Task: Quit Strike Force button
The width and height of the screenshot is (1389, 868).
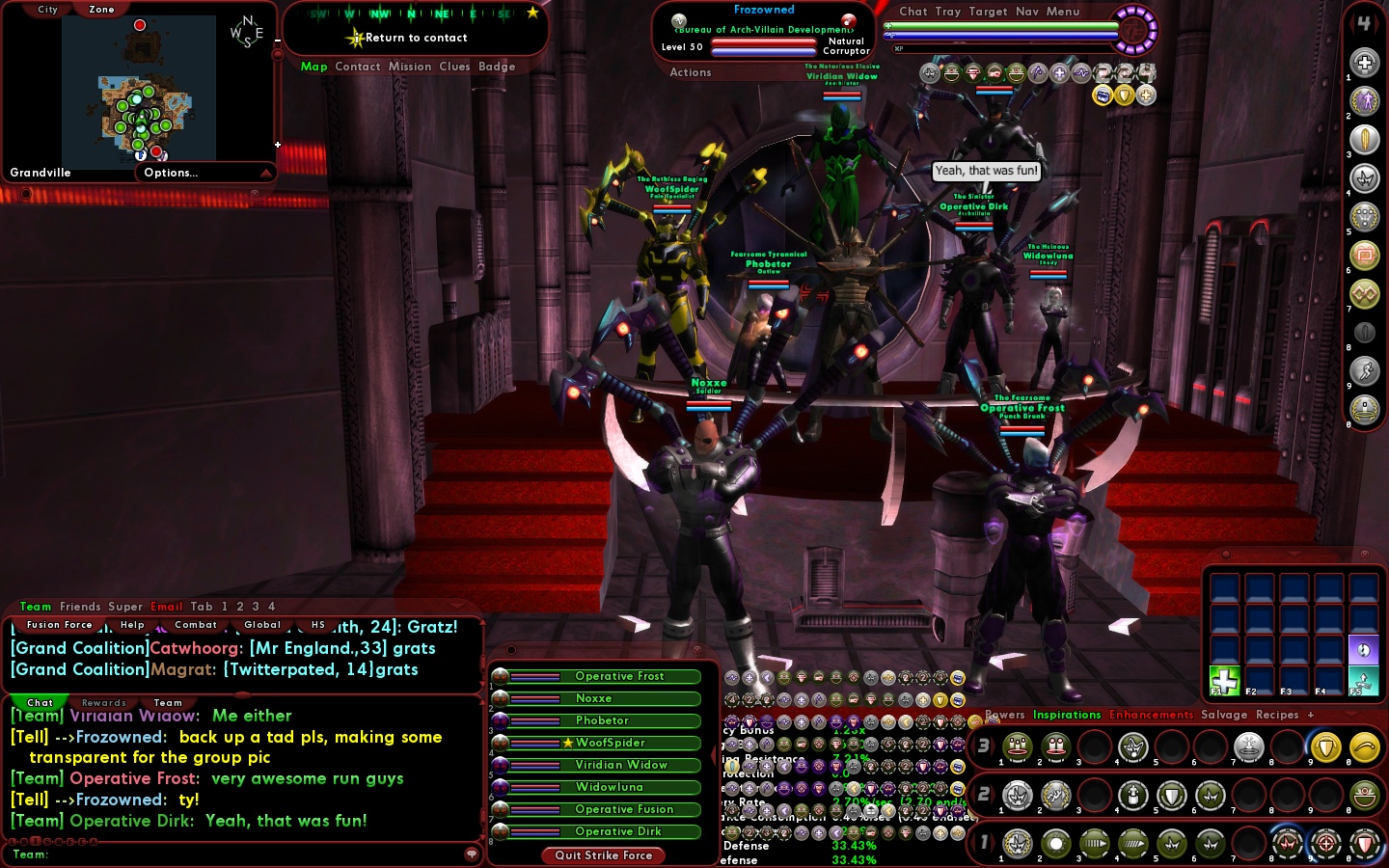Action: (604, 855)
